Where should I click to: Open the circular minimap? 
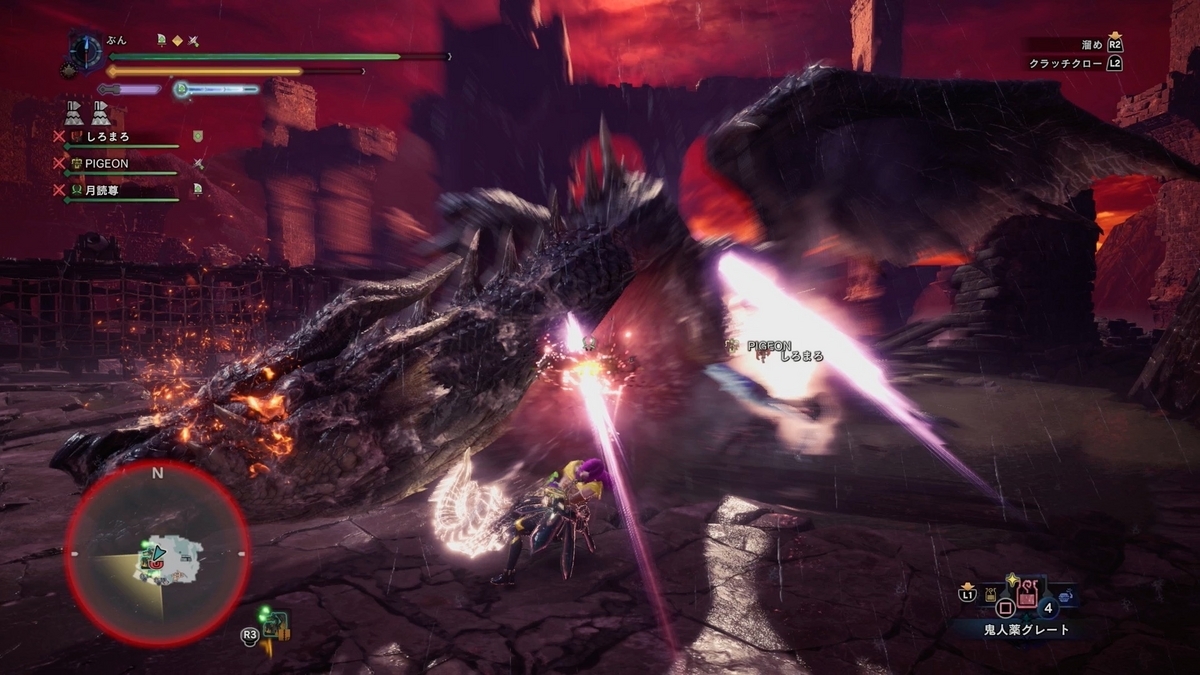[x=157, y=553]
